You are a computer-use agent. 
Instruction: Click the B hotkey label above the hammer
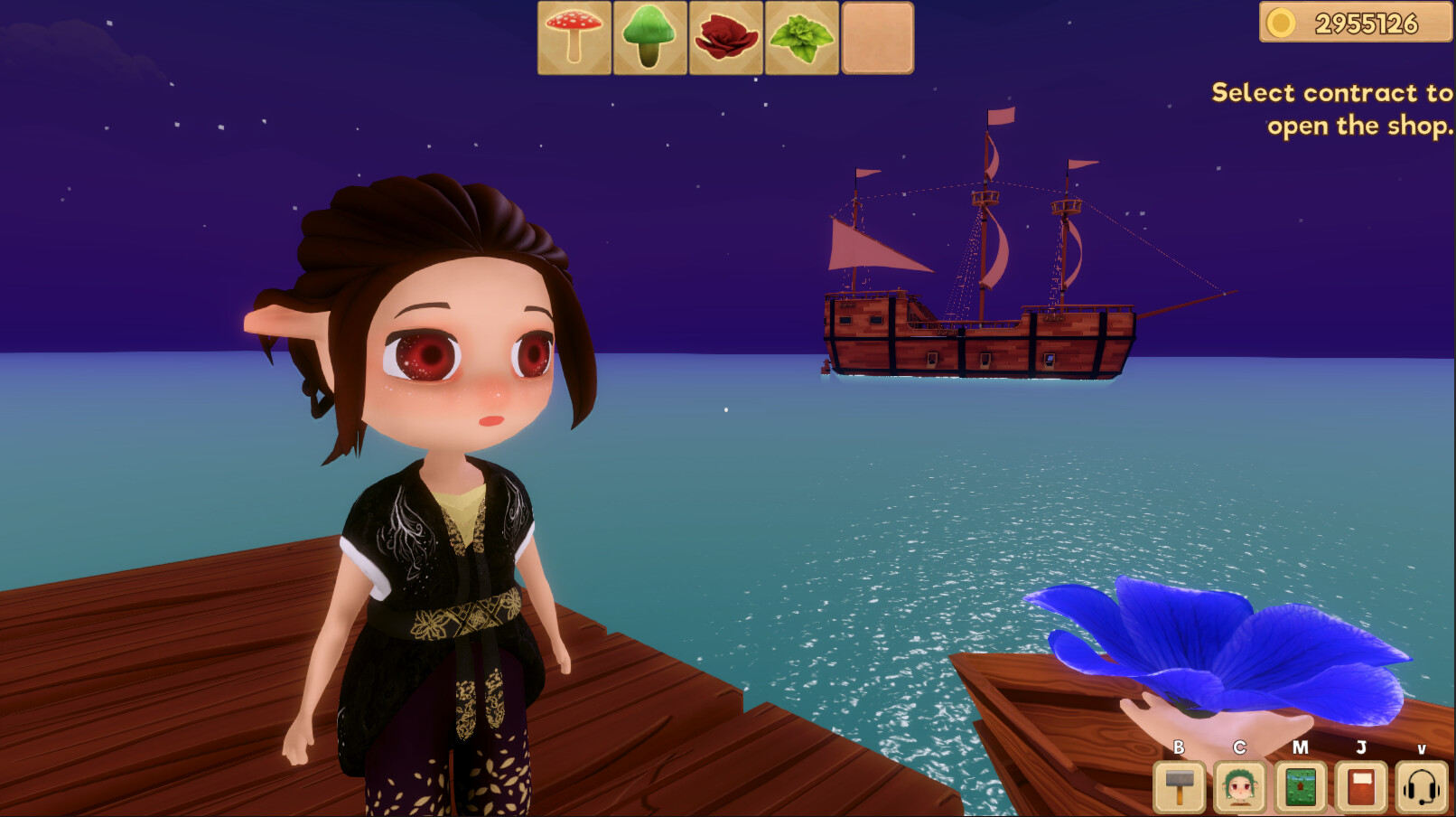(1181, 747)
